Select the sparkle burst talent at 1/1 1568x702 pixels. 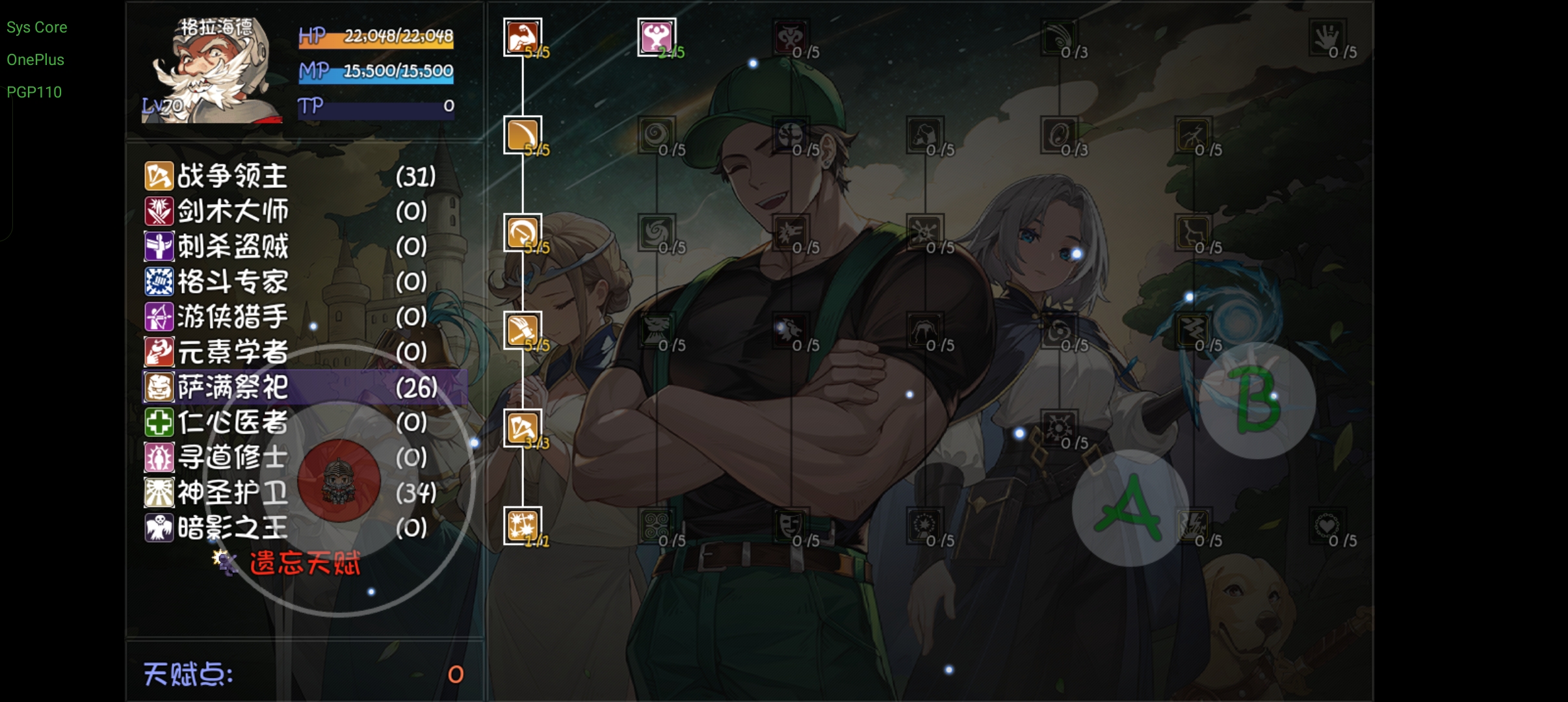(x=523, y=526)
